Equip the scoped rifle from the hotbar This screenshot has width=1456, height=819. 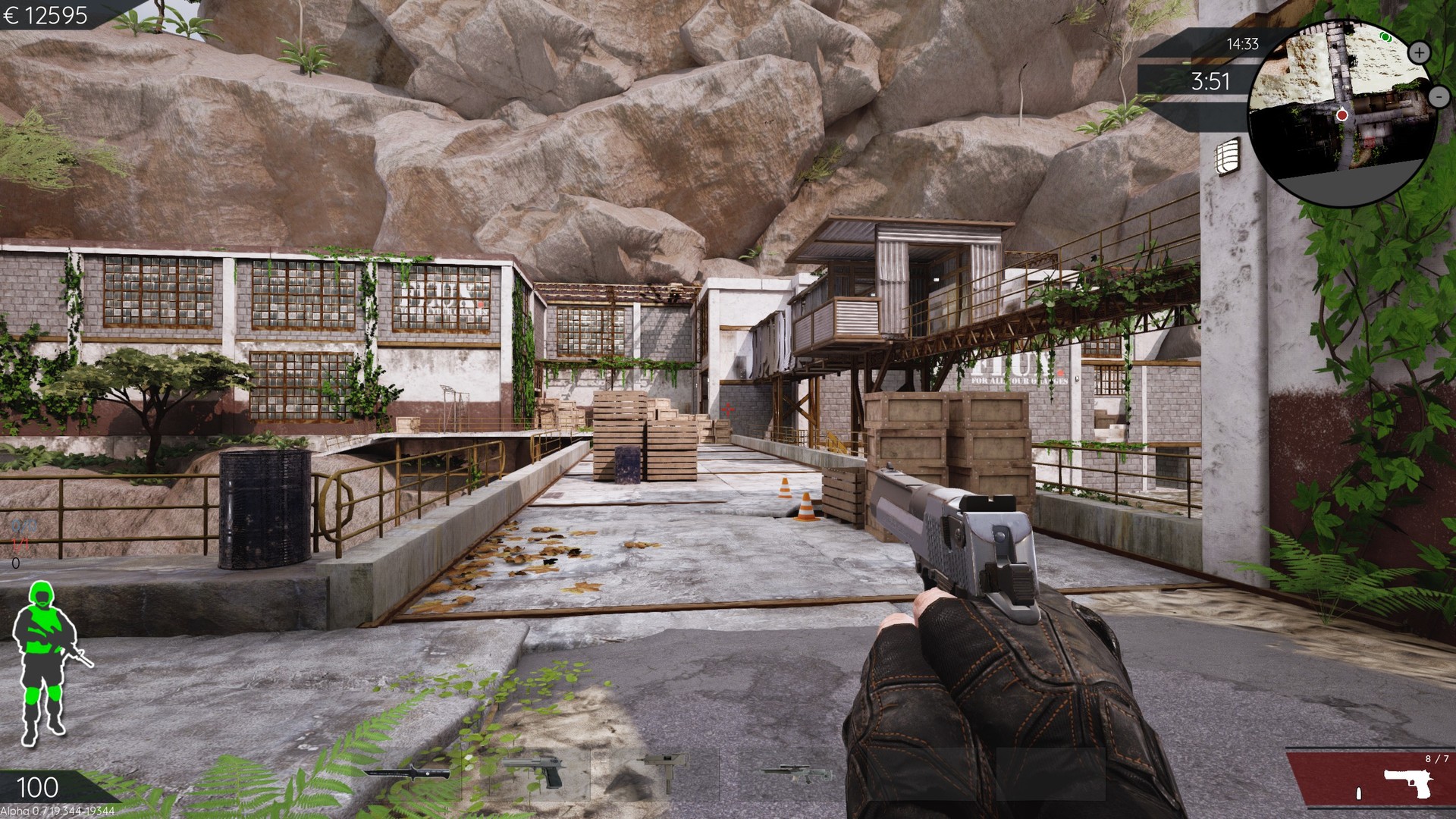pyautogui.click(x=796, y=772)
